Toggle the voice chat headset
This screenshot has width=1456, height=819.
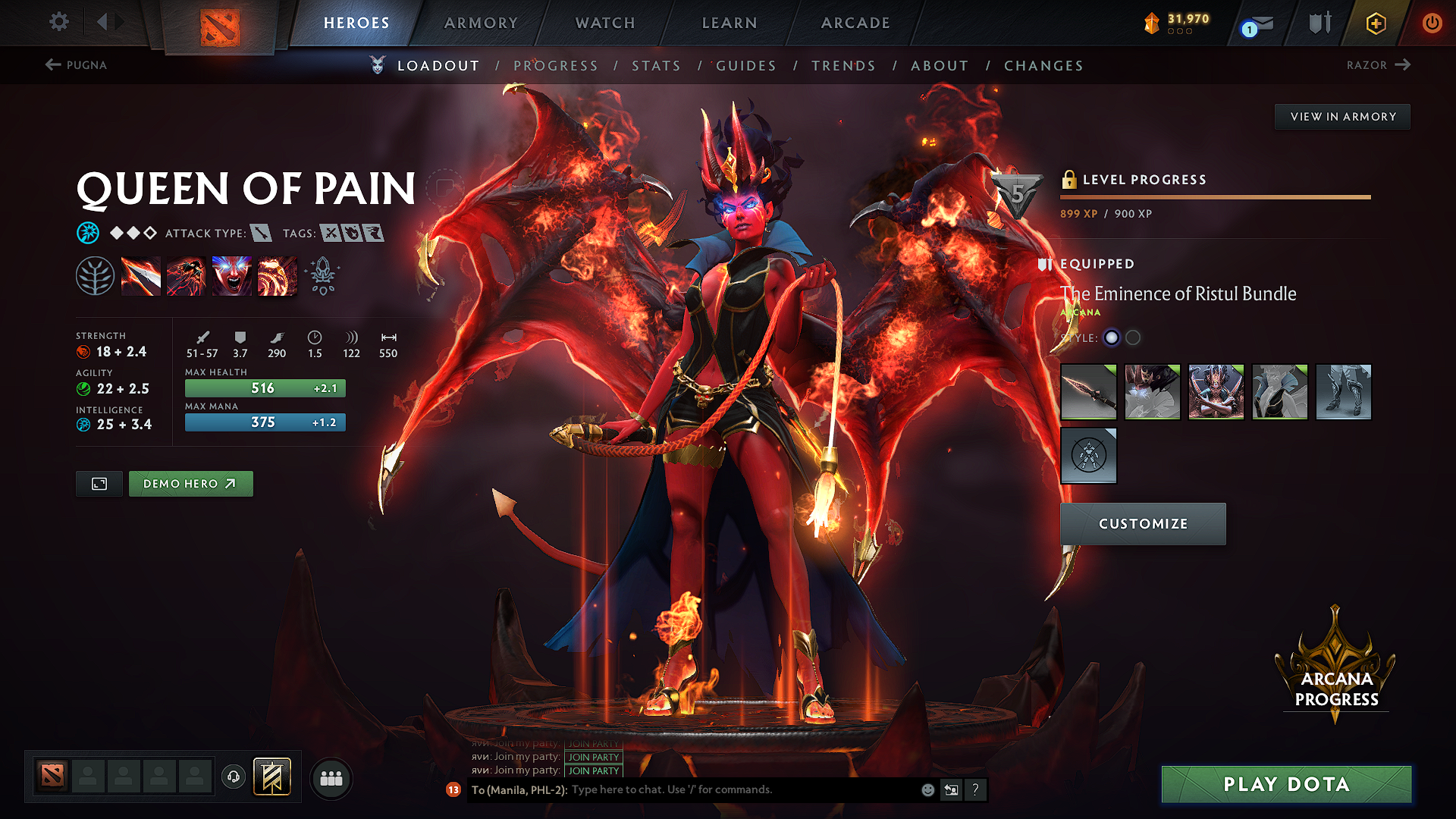coord(233,777)
